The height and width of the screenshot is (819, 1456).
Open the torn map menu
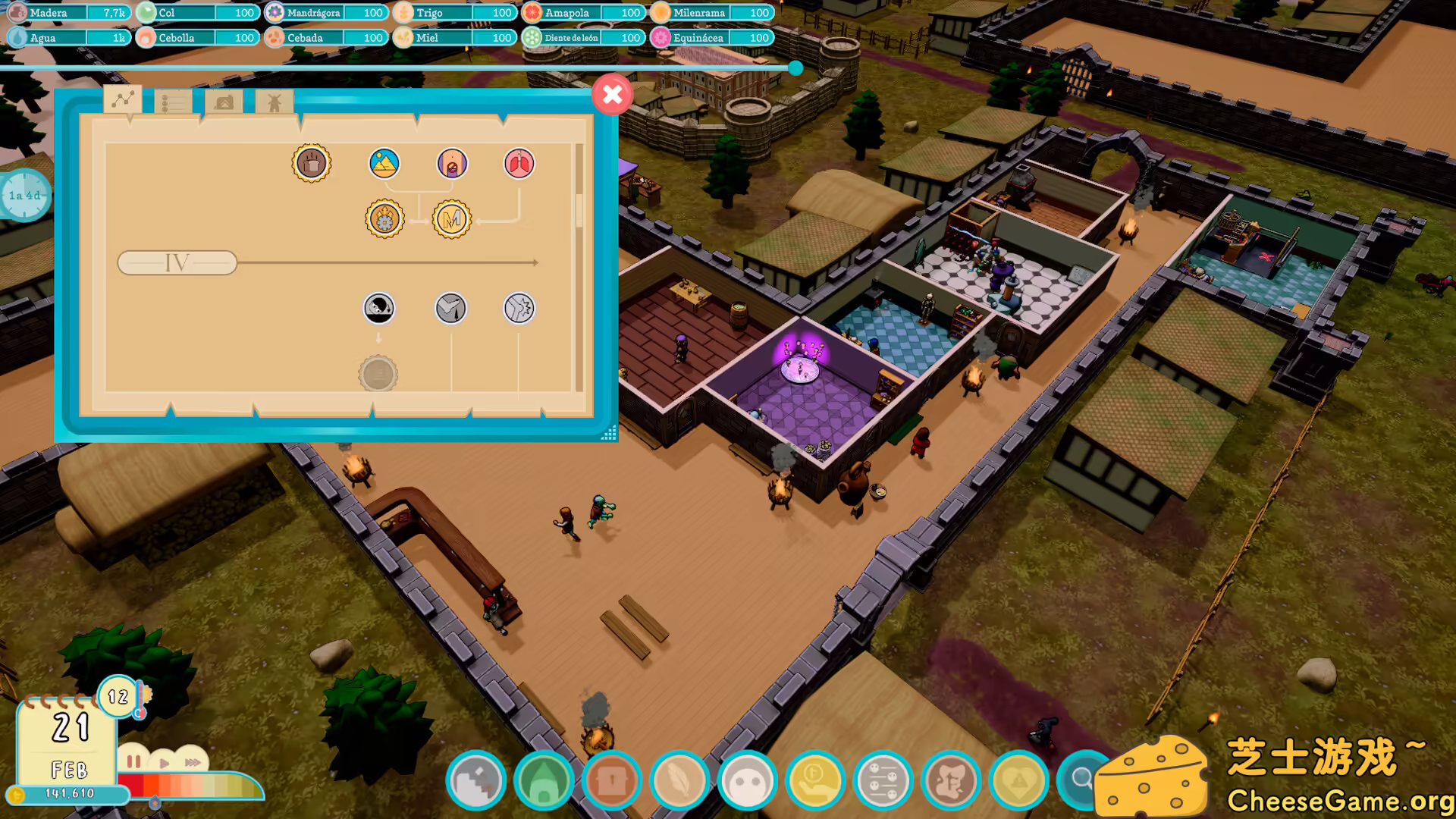pyautogui.click(x=951, y=781)
